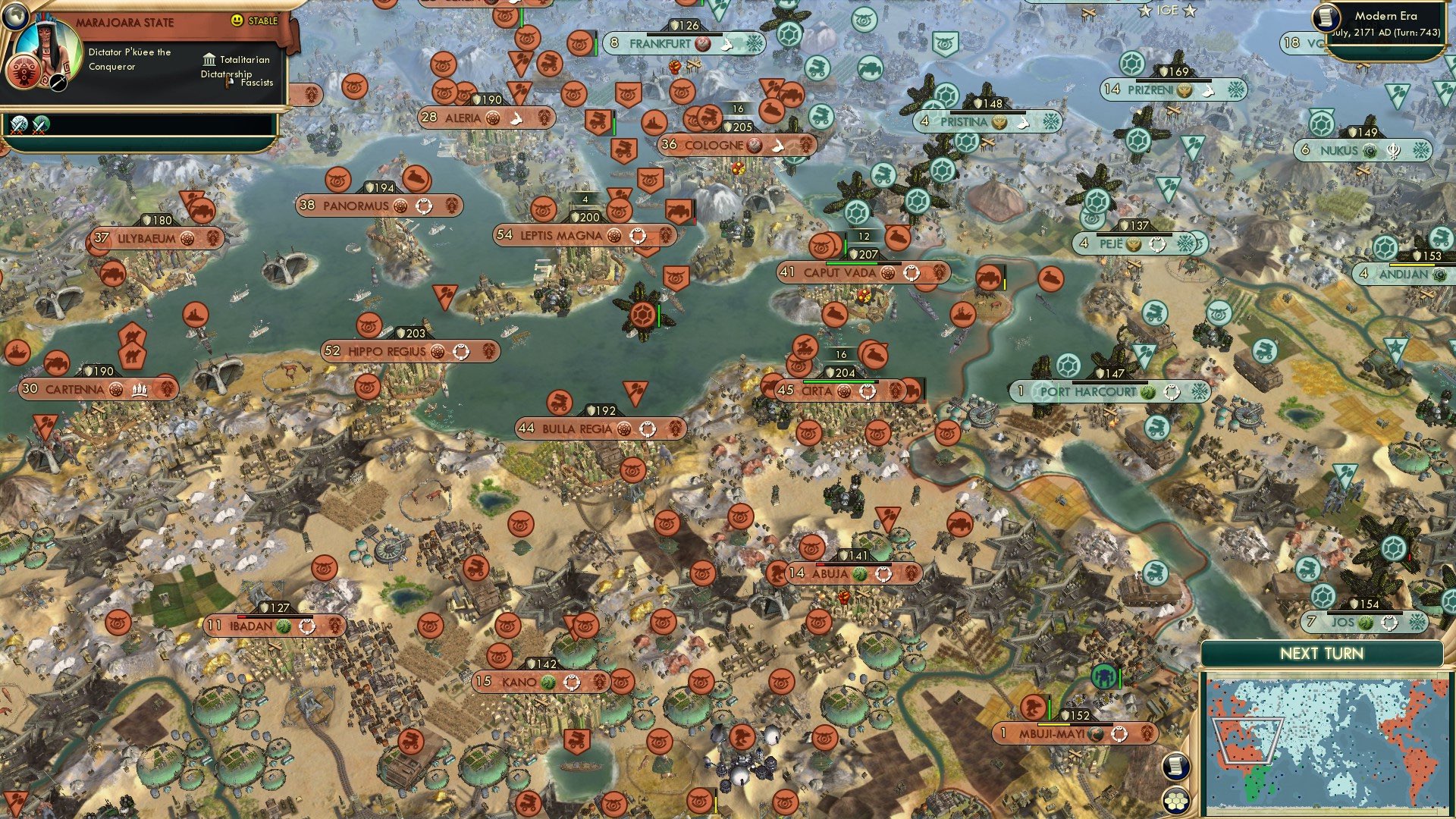Image resolution: width=1456 pixels, height=819 pixels.
Task: Click the snowflake icon on Prizreni's banner
Action: (x=1236, y=89)
